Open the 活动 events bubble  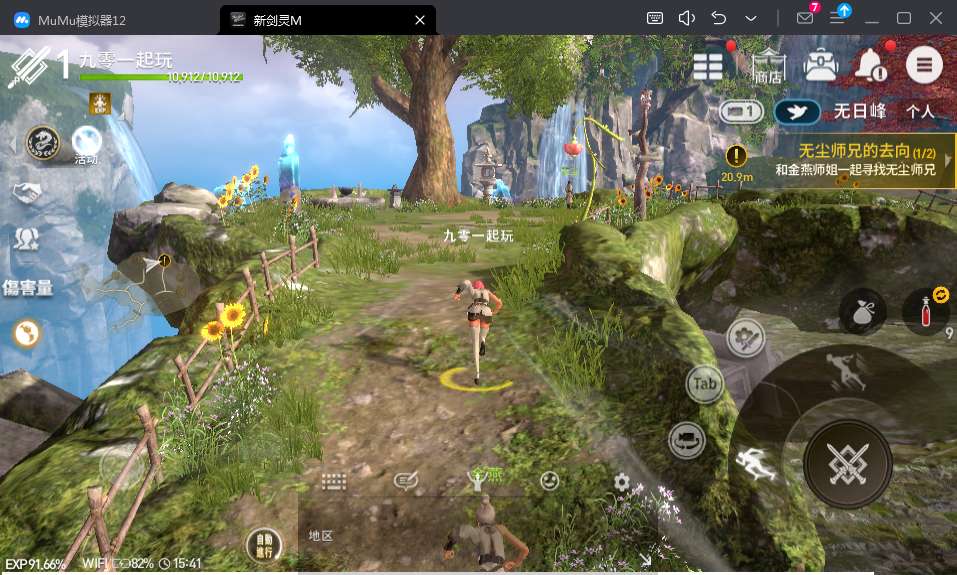pyautogui.click(x=86, y=145)
